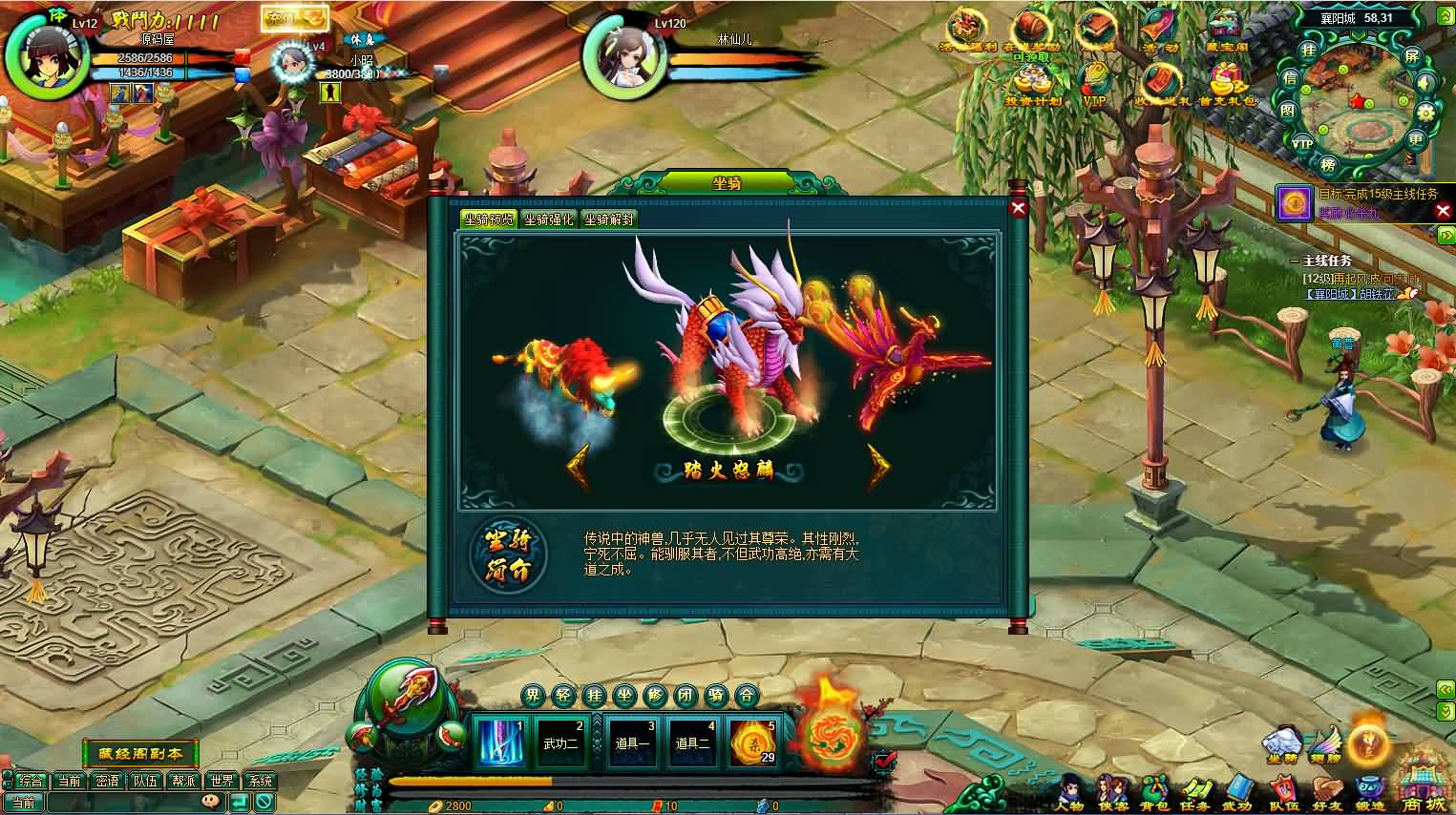Toggle the 挂 (auto-hang) mode button
1456x815 pixels.
(x=594, y=696)
